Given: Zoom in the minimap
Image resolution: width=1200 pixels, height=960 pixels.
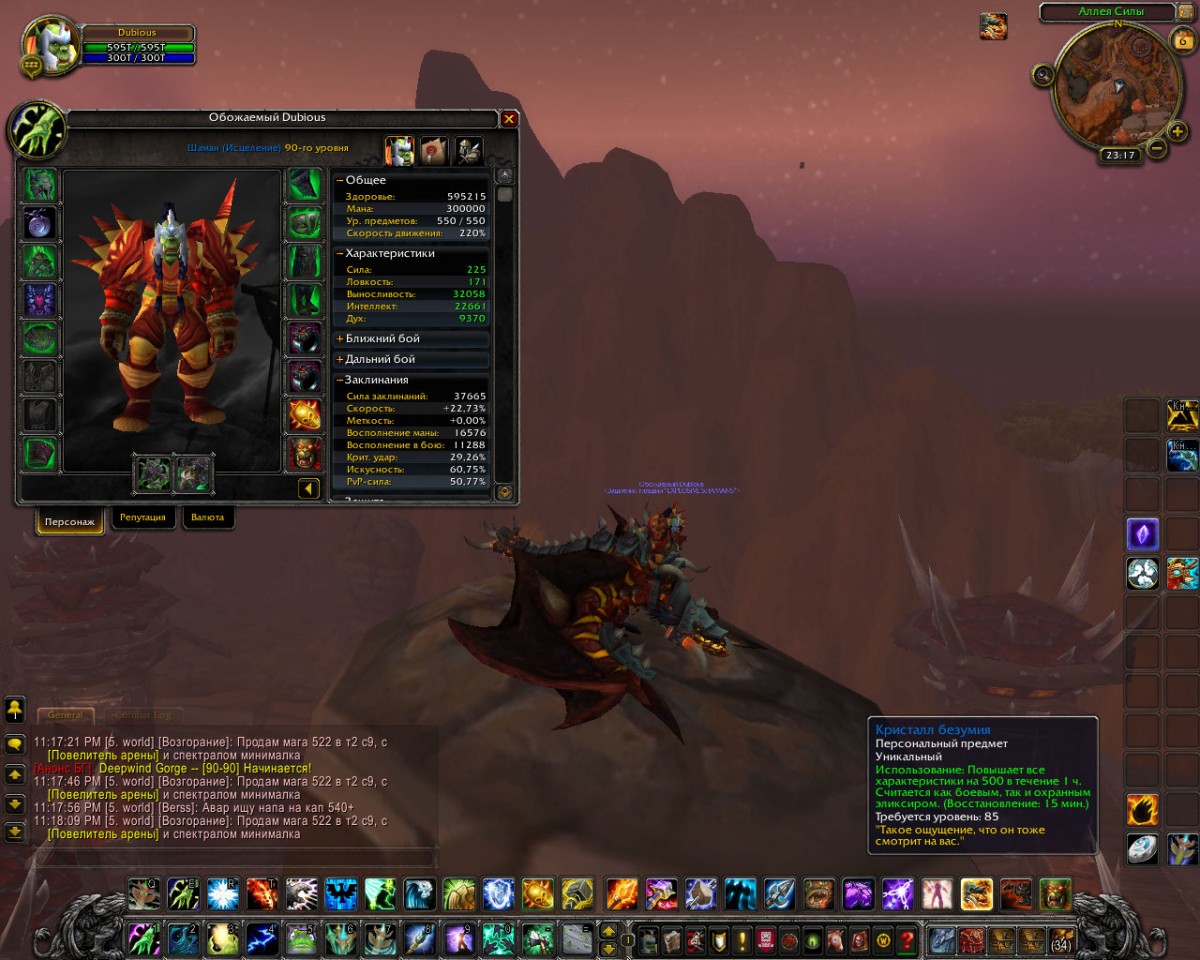Looking at the screenshot, I should click(x=1177, y=131).
